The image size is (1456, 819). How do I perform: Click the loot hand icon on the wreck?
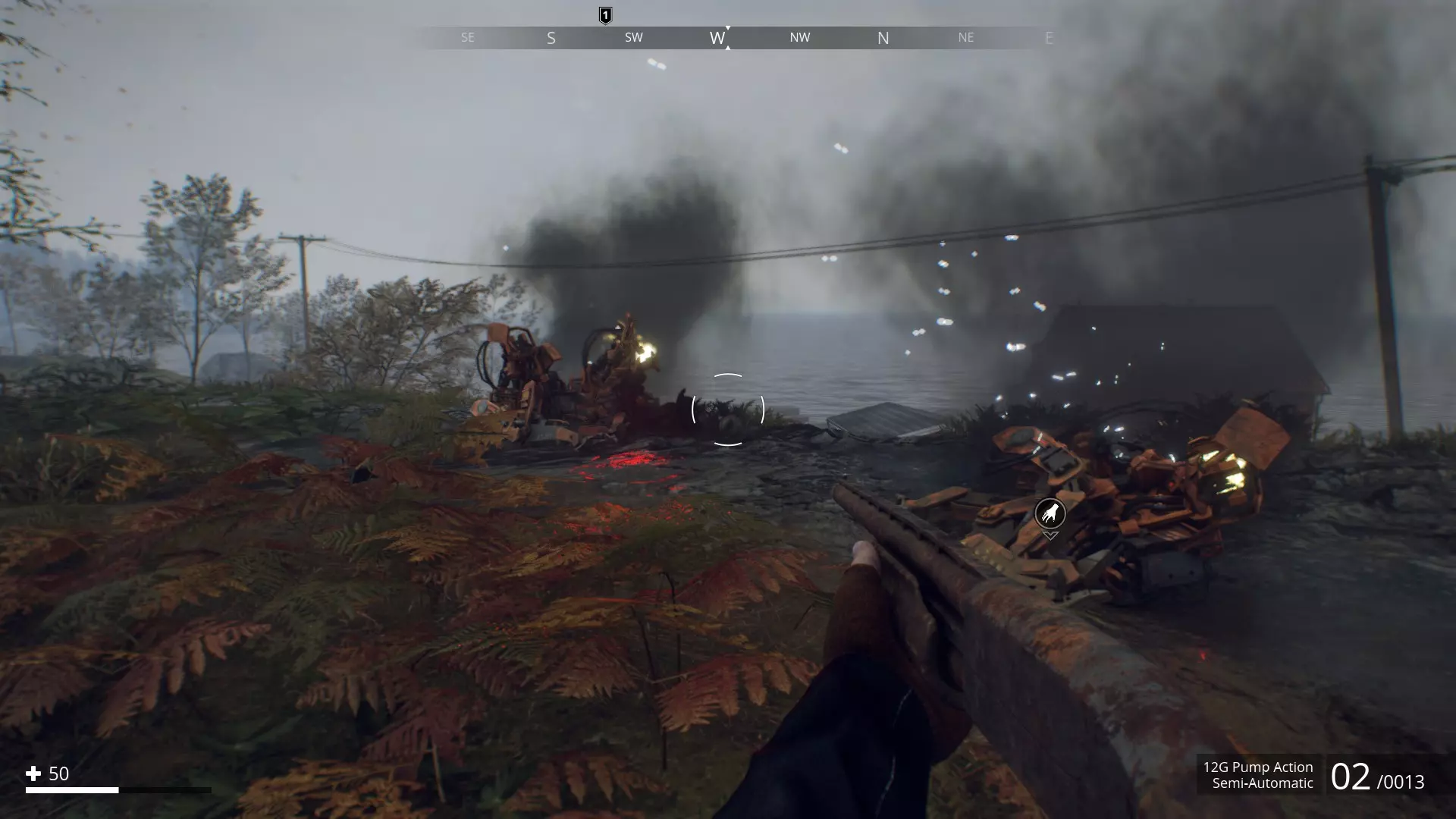pos(1050,514)
